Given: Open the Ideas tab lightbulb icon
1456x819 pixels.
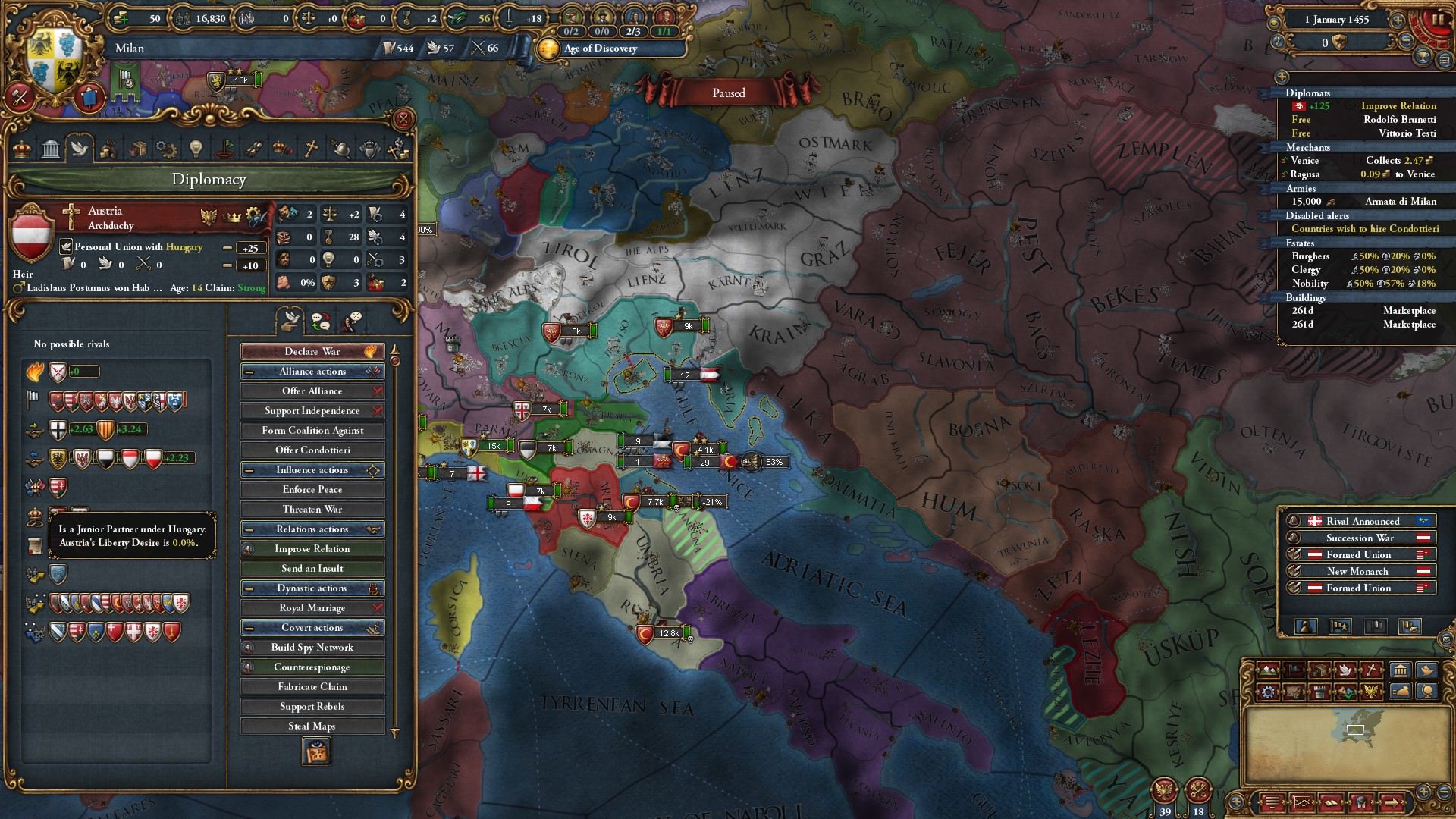Looking at the screenshot, I should tap(195, 148).
